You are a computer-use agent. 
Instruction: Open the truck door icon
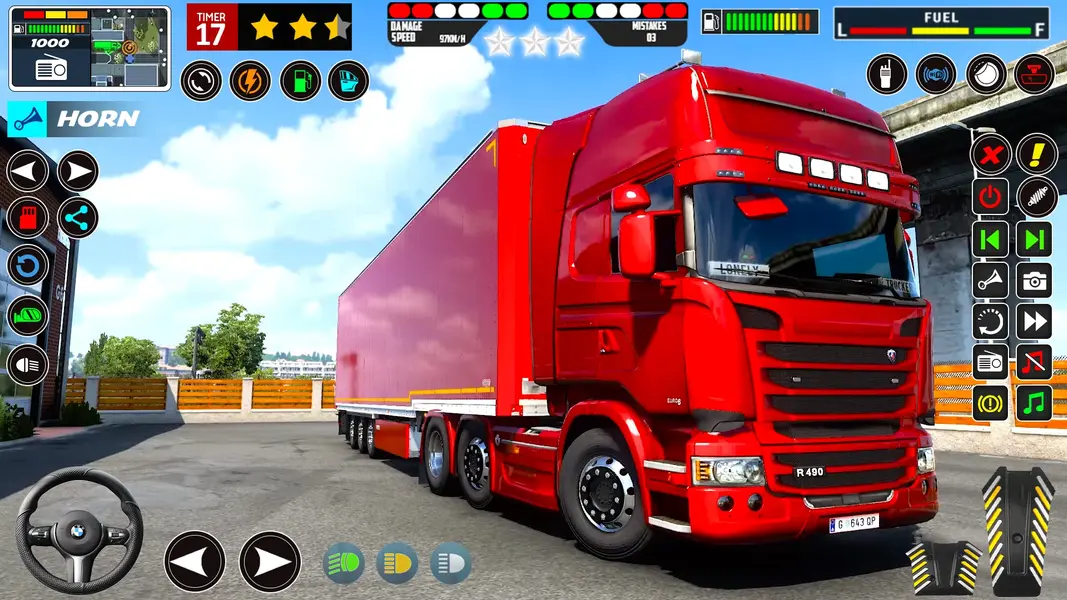(348, 81)
